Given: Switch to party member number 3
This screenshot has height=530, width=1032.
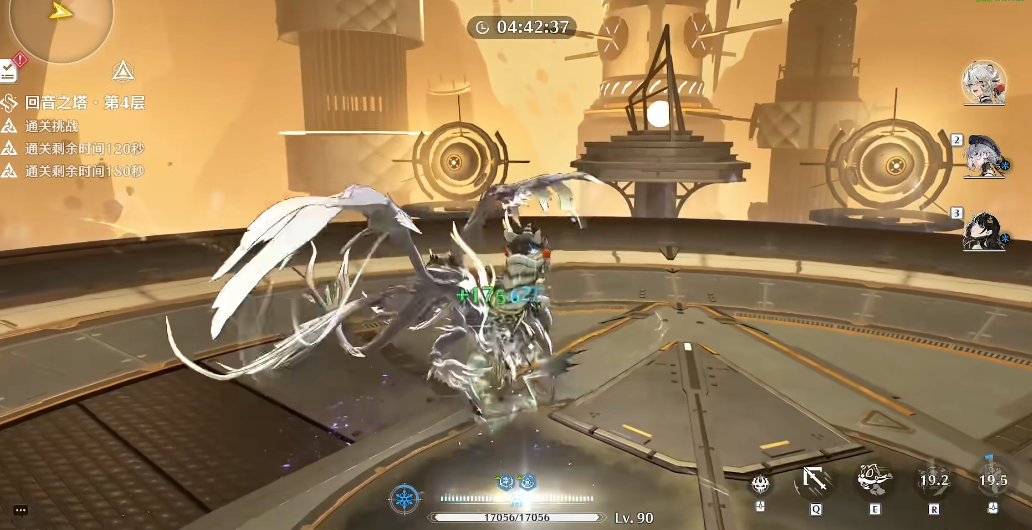Looking at the screenshot, I should (x=982, y=231).
